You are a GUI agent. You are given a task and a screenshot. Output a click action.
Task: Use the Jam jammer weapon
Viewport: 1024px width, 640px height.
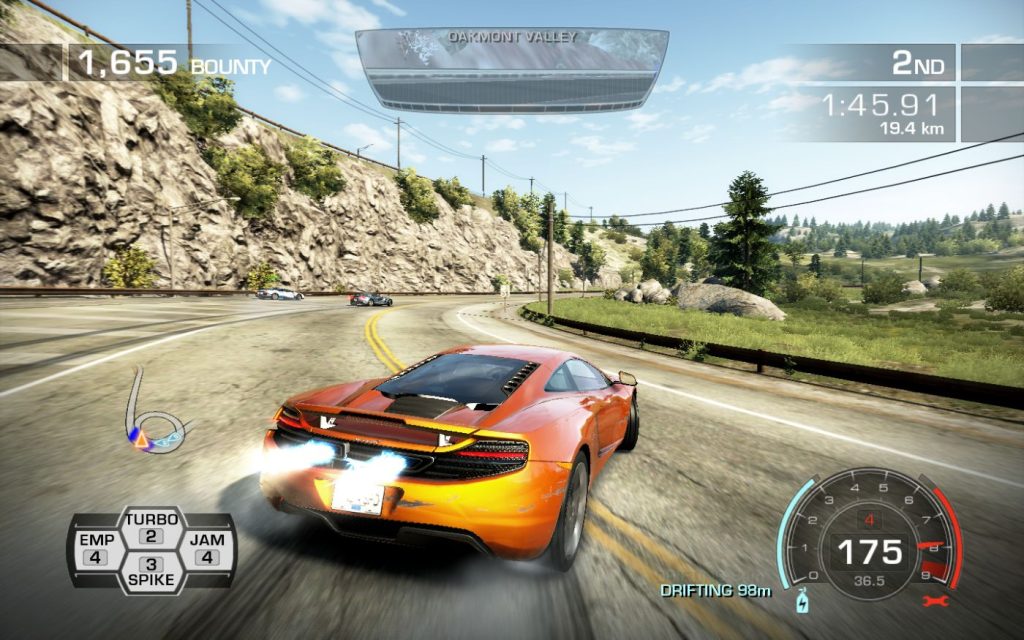click(x=207, y=549)
